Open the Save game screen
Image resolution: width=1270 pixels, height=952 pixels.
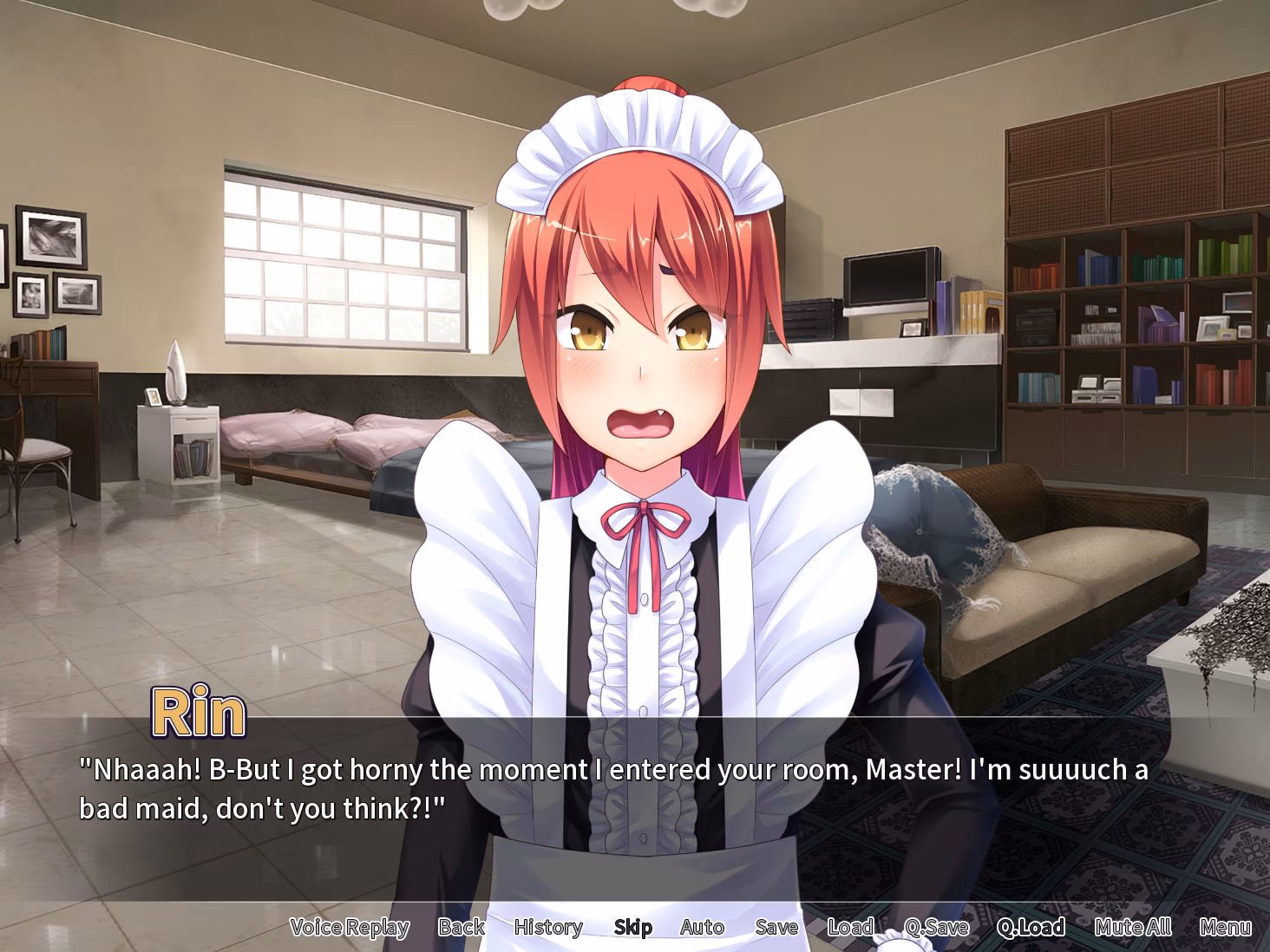(776, 927)
